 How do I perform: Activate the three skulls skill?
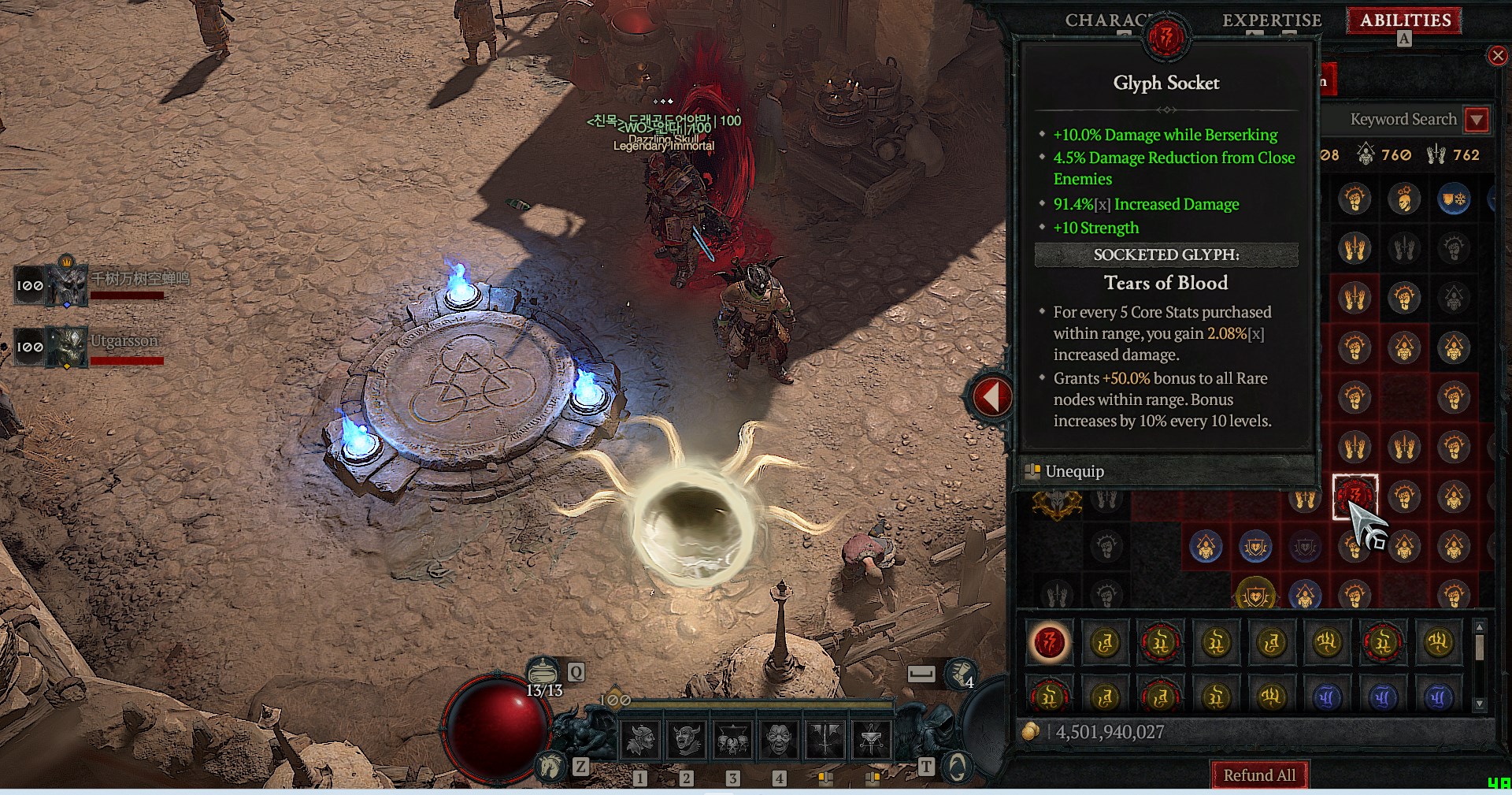(732, 740)
